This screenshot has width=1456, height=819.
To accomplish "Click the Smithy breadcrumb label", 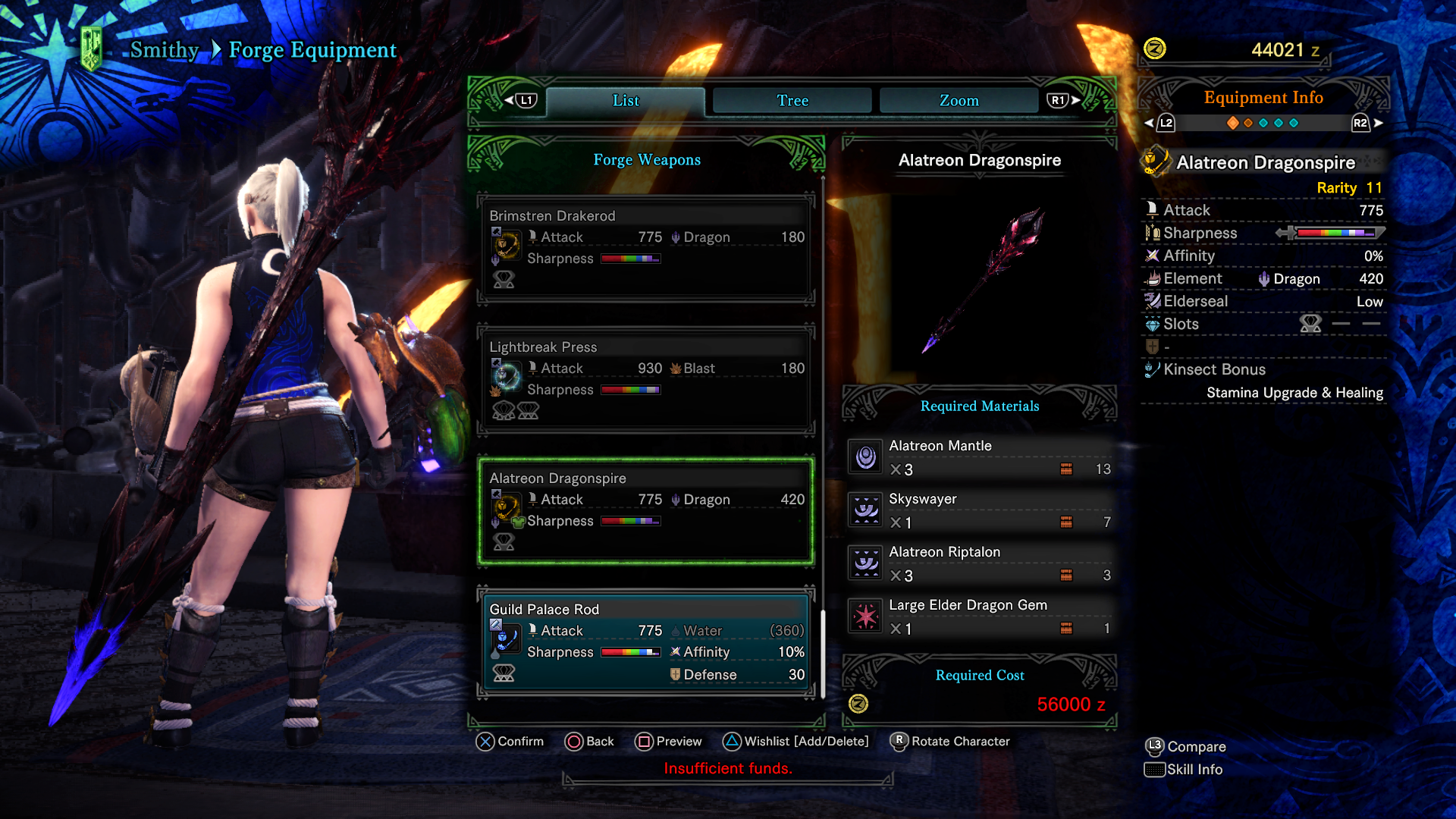I will [165, 50].
